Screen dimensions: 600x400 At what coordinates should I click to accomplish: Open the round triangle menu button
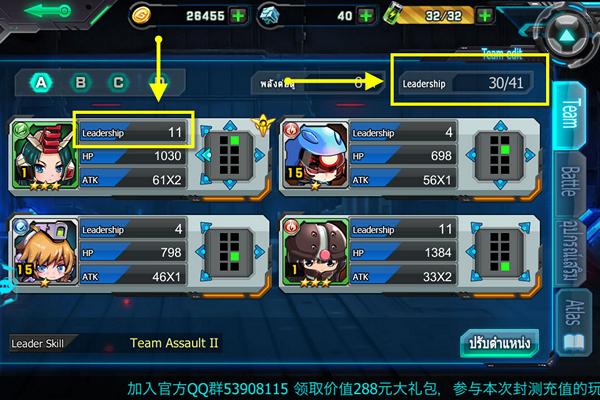click(x=566, y=37)
